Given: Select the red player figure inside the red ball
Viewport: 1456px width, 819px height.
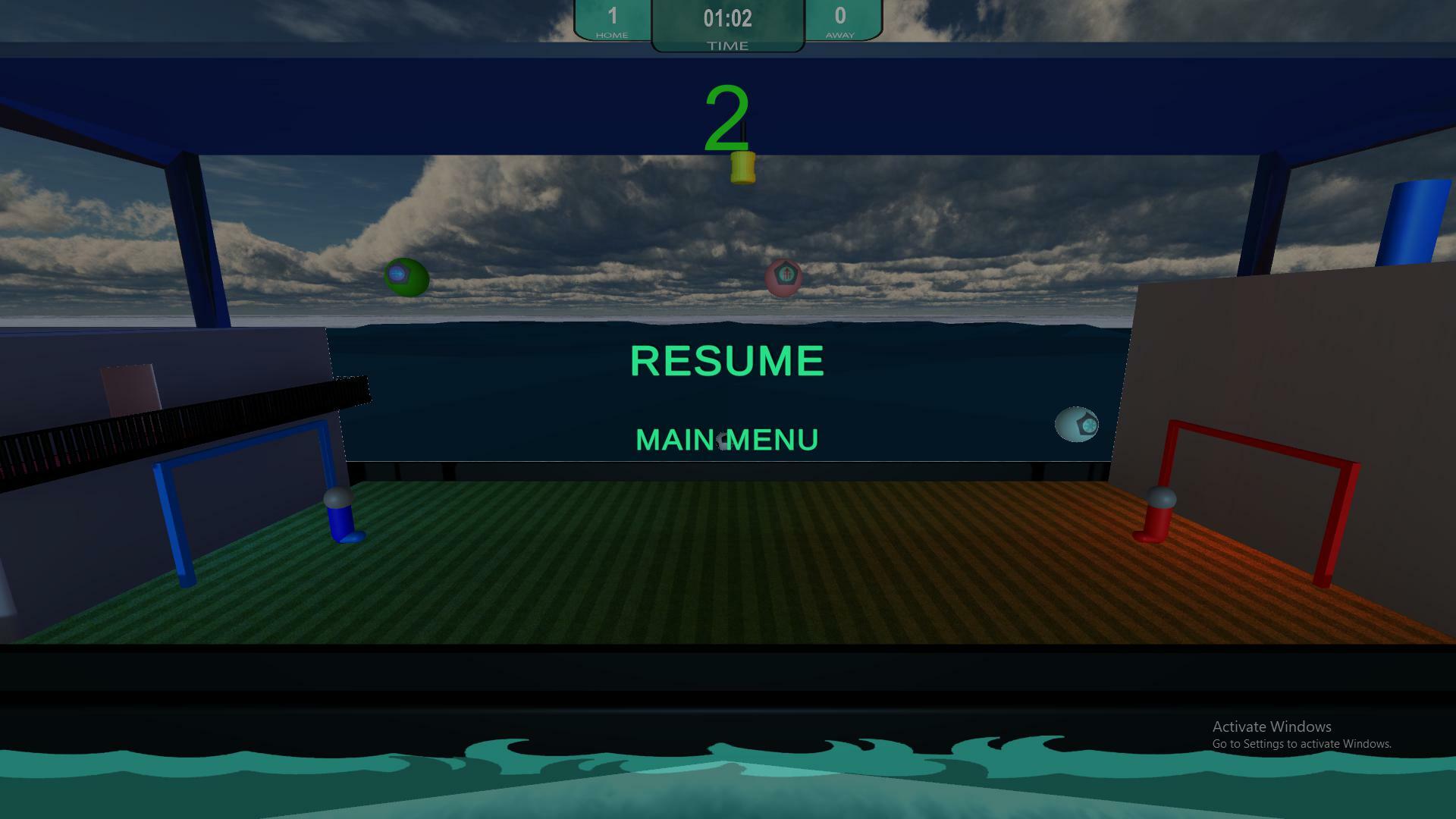Looking at the screenshot, I should (x=786, y=275).
